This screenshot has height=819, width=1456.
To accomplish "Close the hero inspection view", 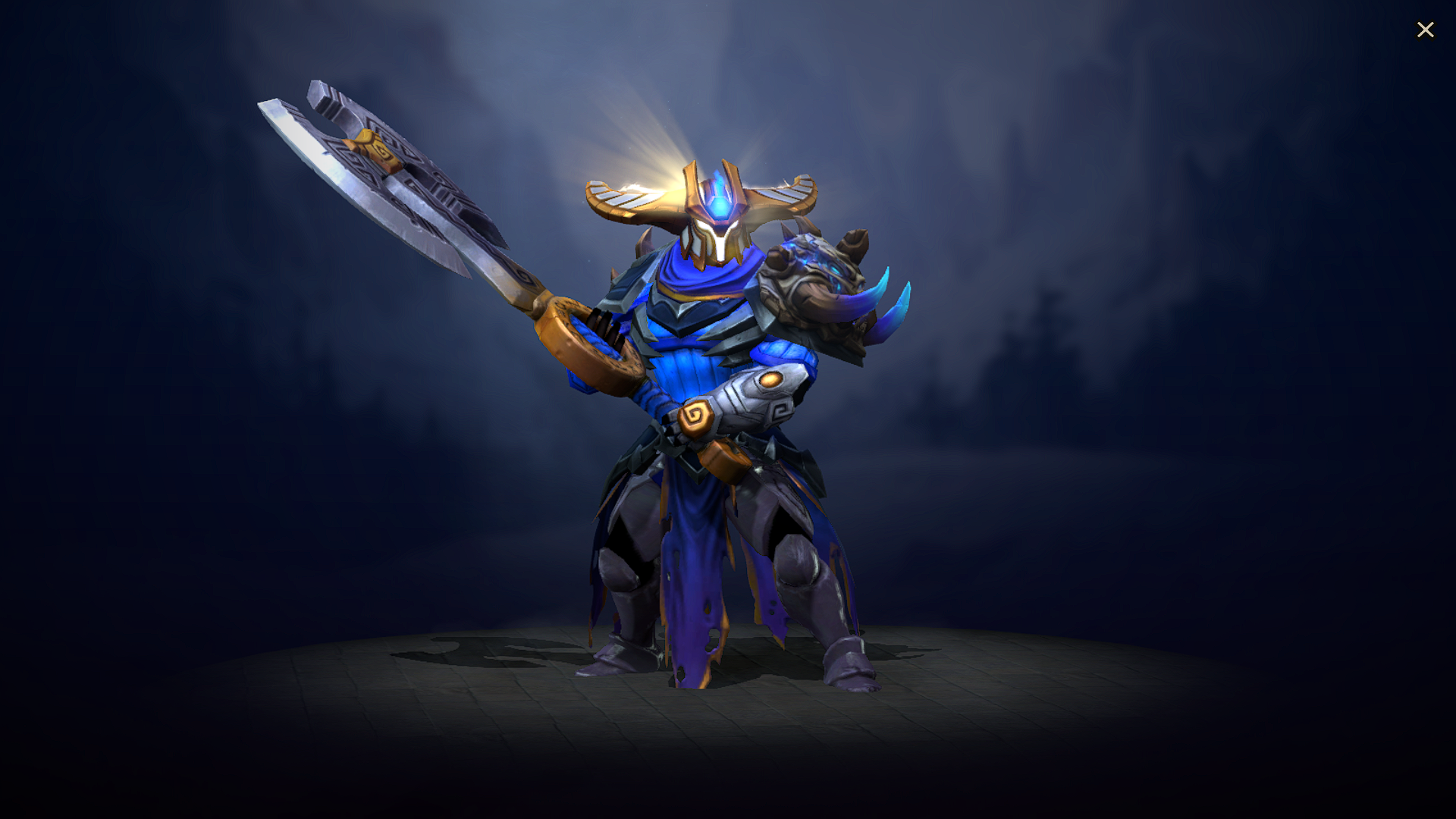I will tap(1426, 30).
